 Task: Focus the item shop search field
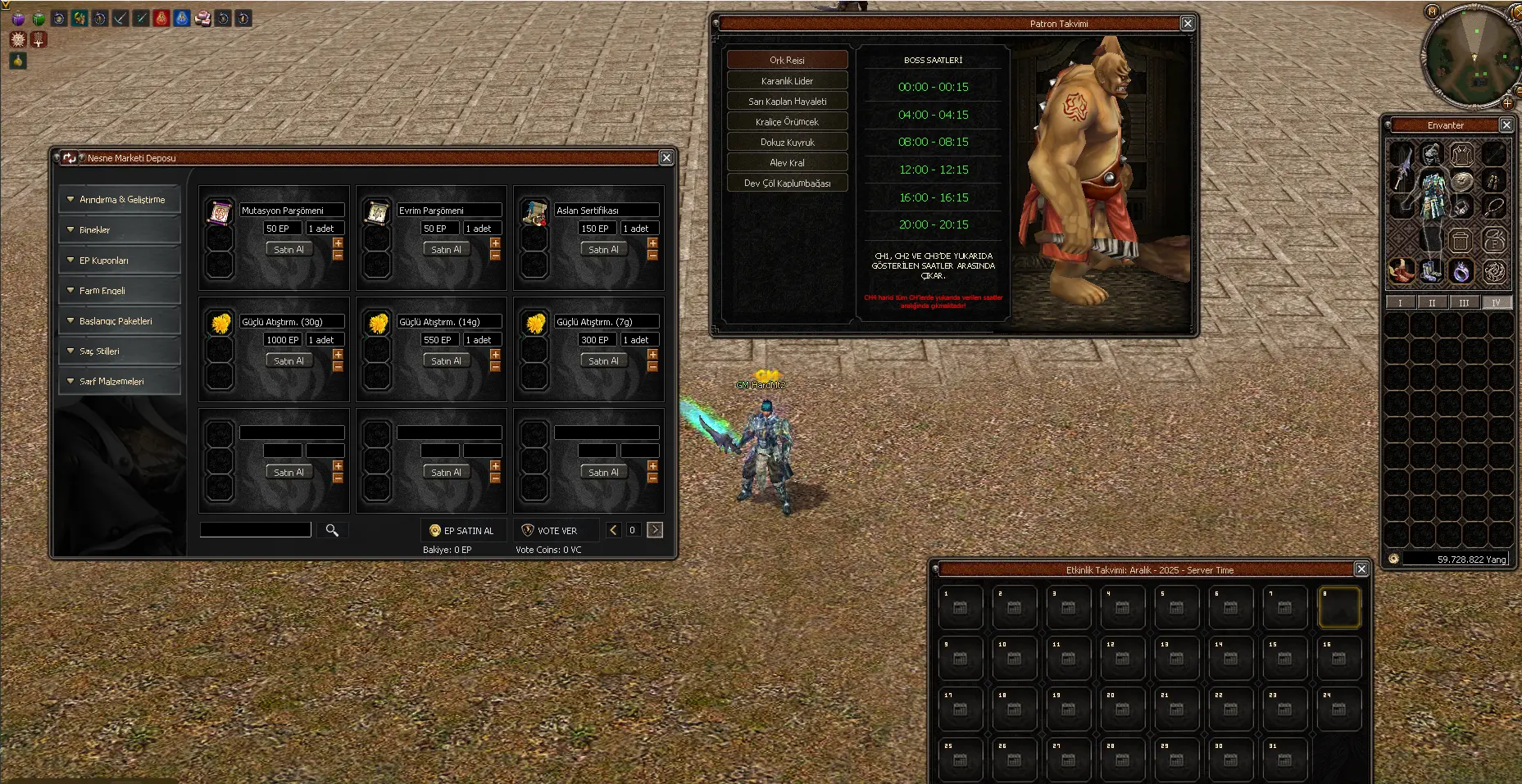click(x=256, y=530)
